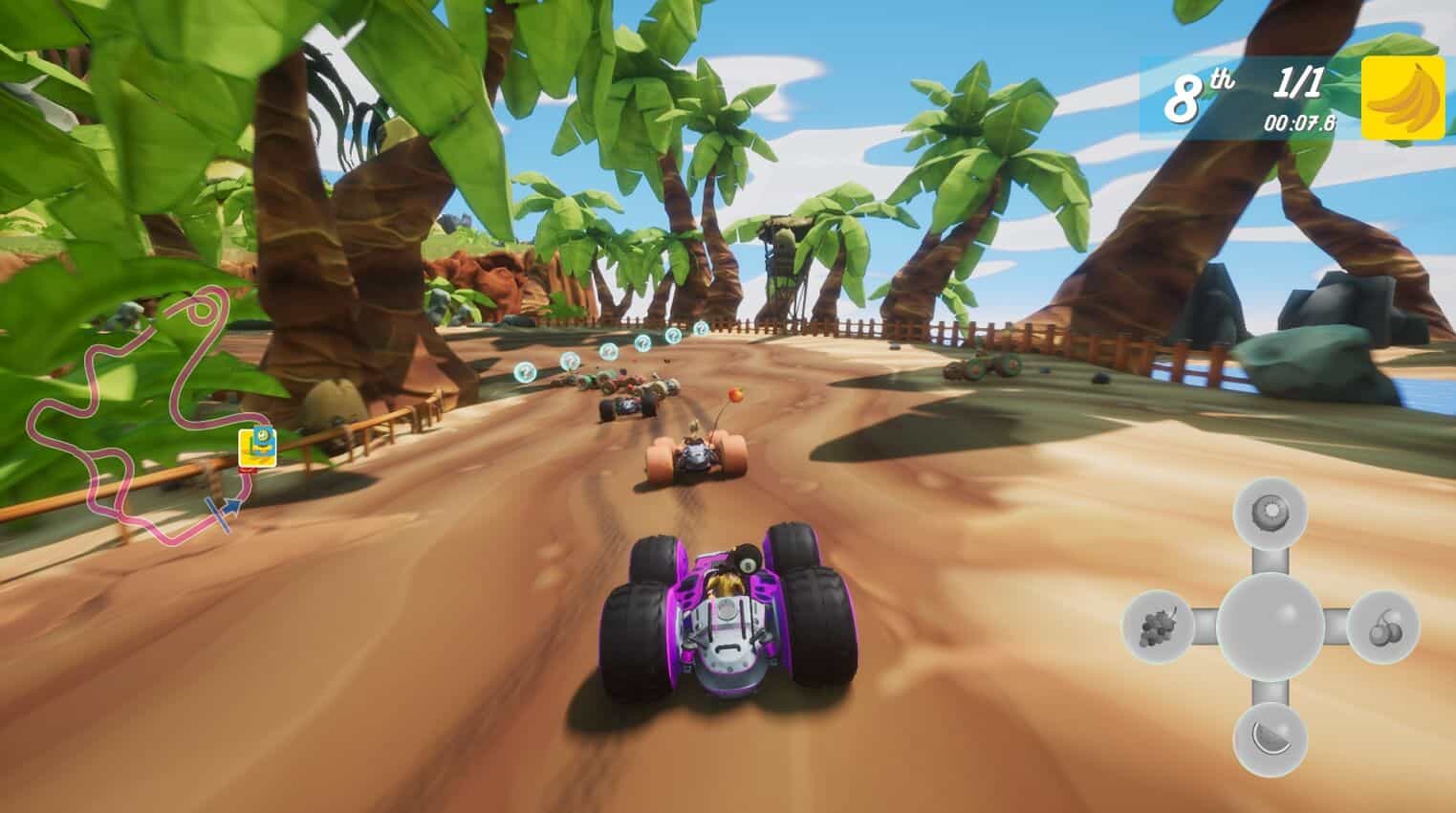Click the yellow banana power-up icon

coord(1402,96)
